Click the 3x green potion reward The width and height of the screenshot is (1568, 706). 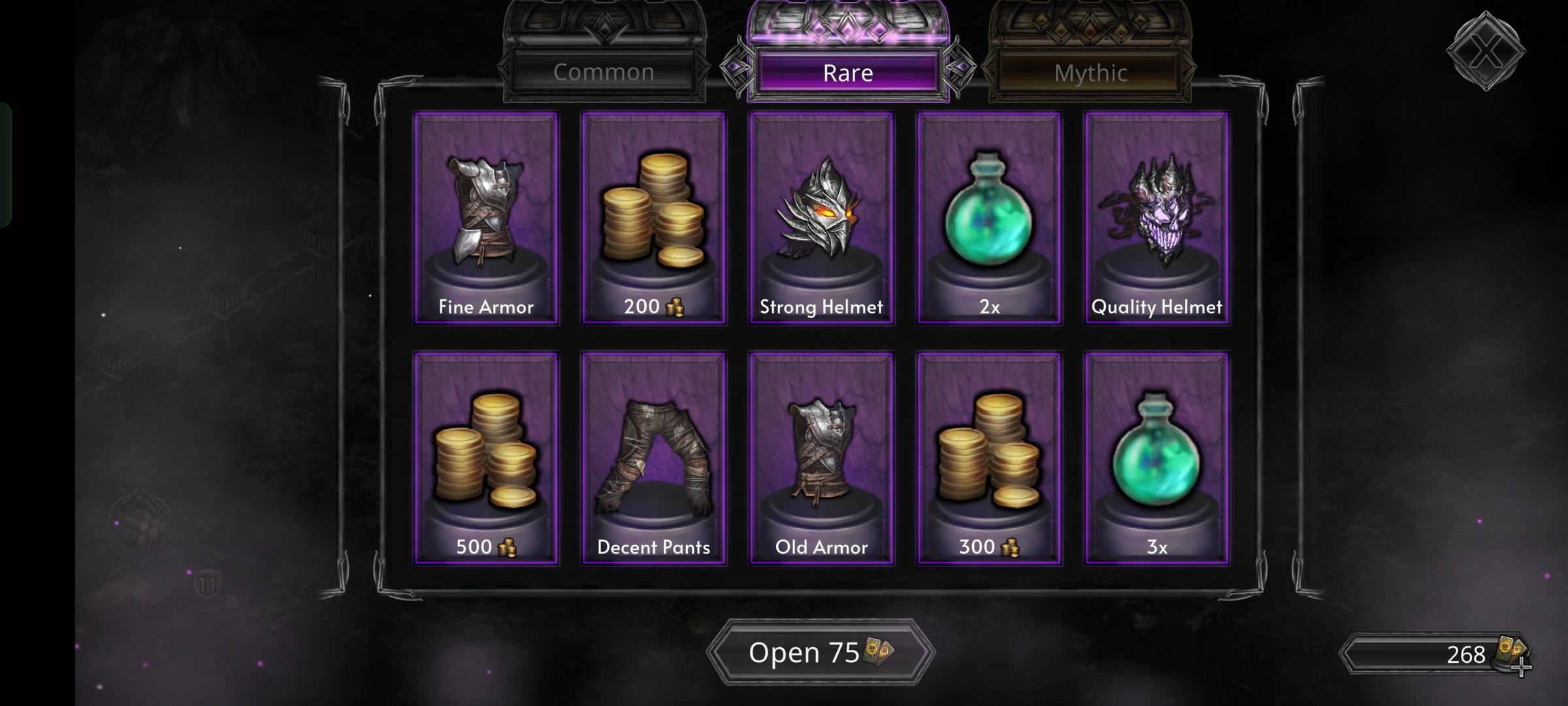pos(1156,458)
